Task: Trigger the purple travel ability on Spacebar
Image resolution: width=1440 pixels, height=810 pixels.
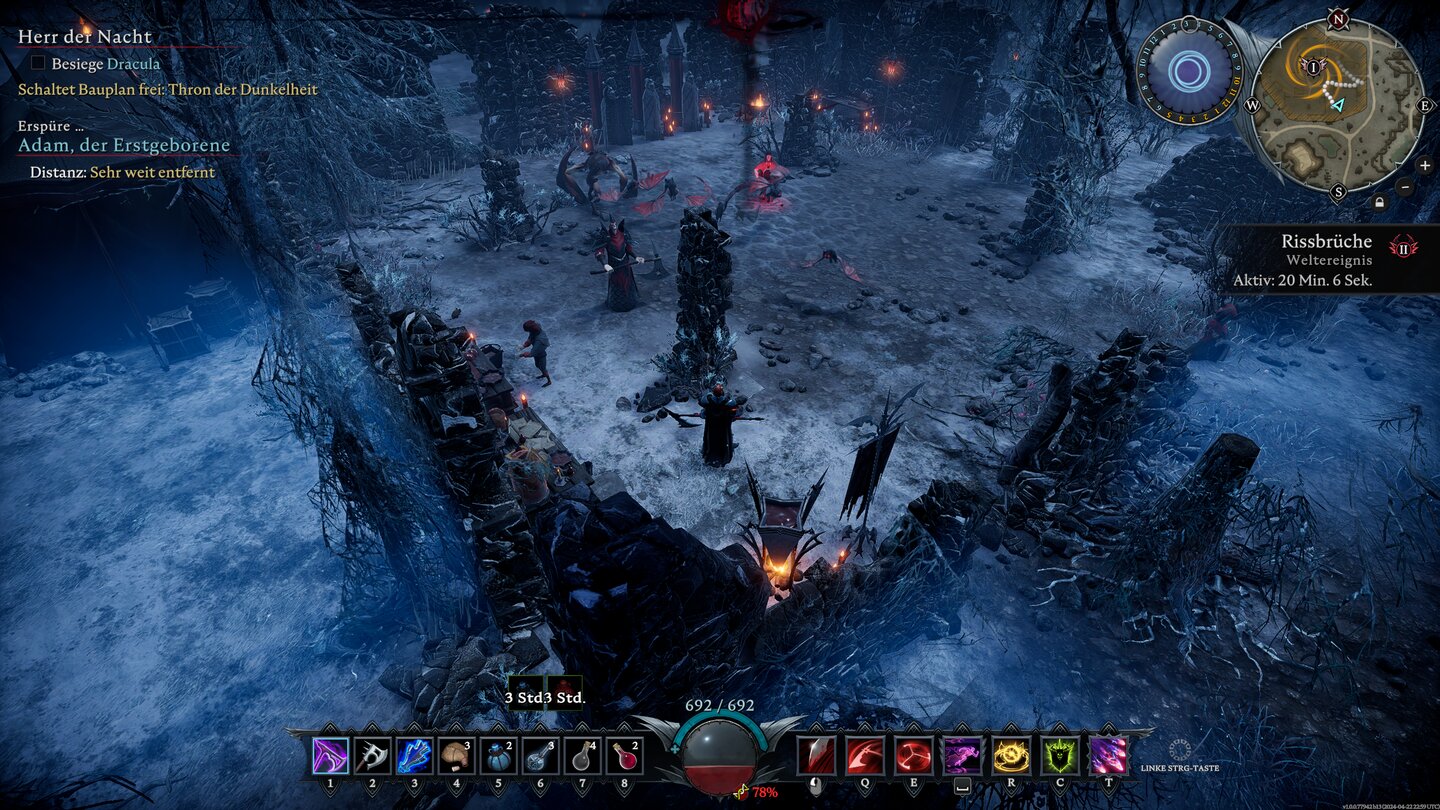Action: tap(962, 754)
